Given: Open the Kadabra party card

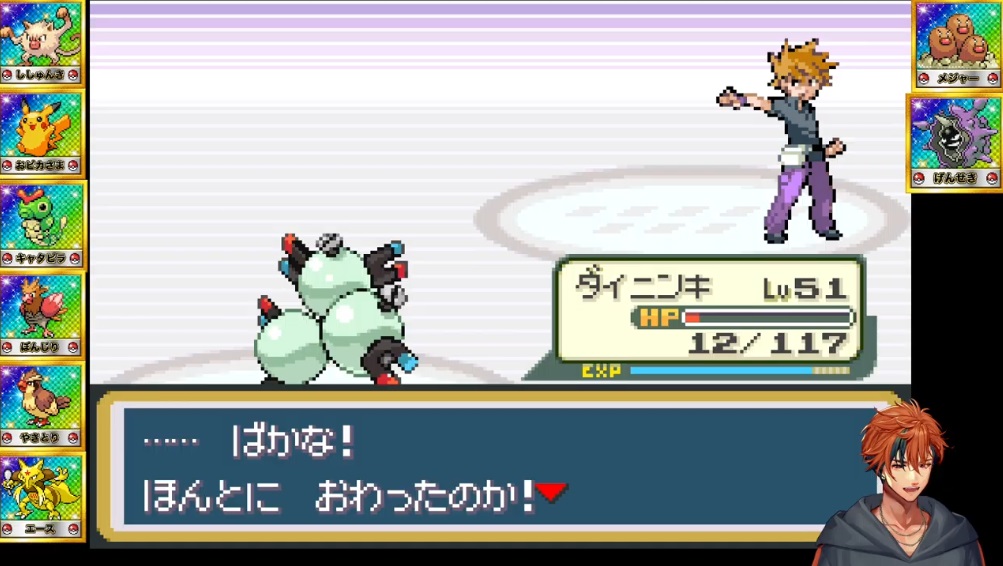Looking at the screenshot, I should tap(42, 496).
